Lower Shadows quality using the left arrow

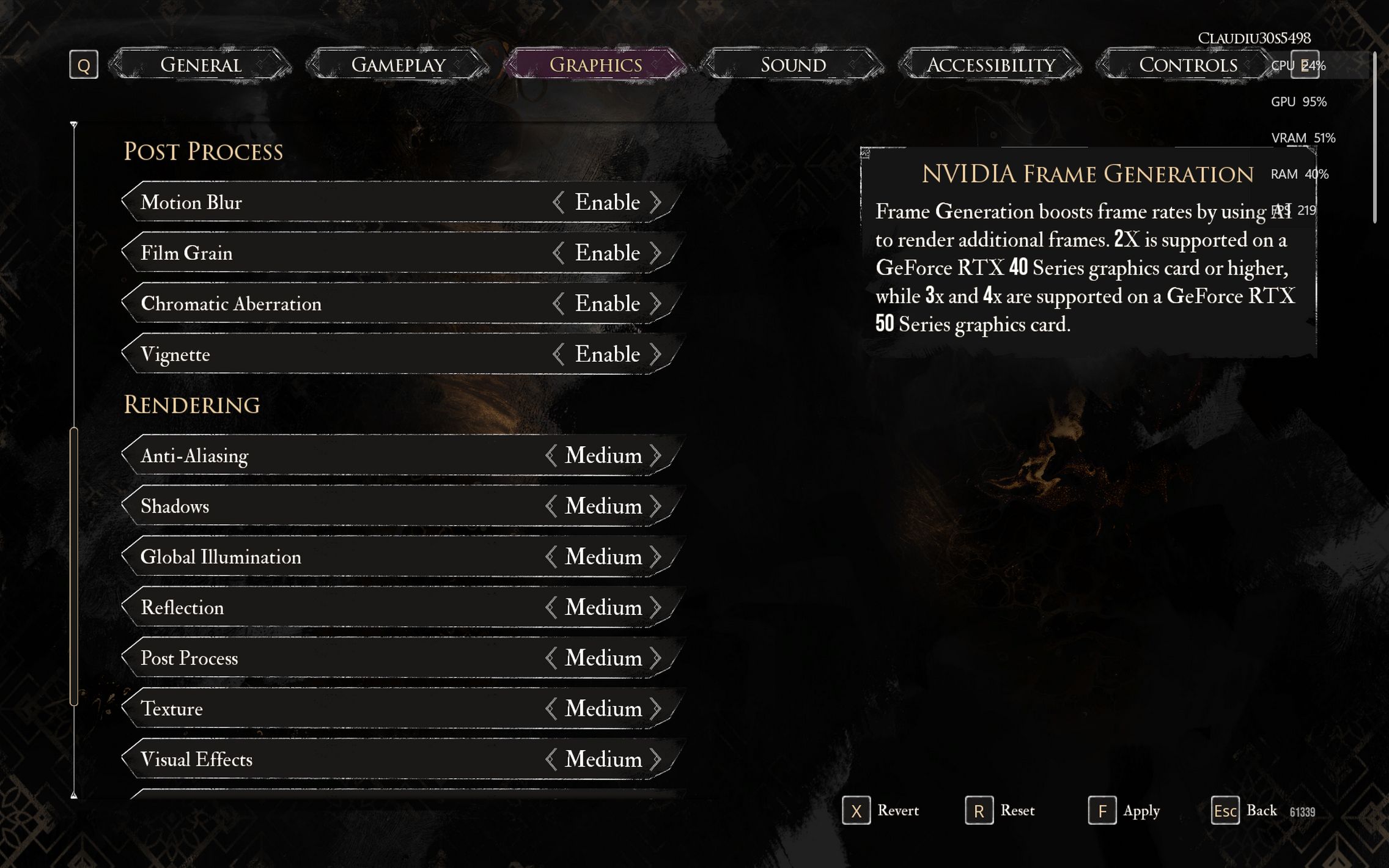click(551, 506)
